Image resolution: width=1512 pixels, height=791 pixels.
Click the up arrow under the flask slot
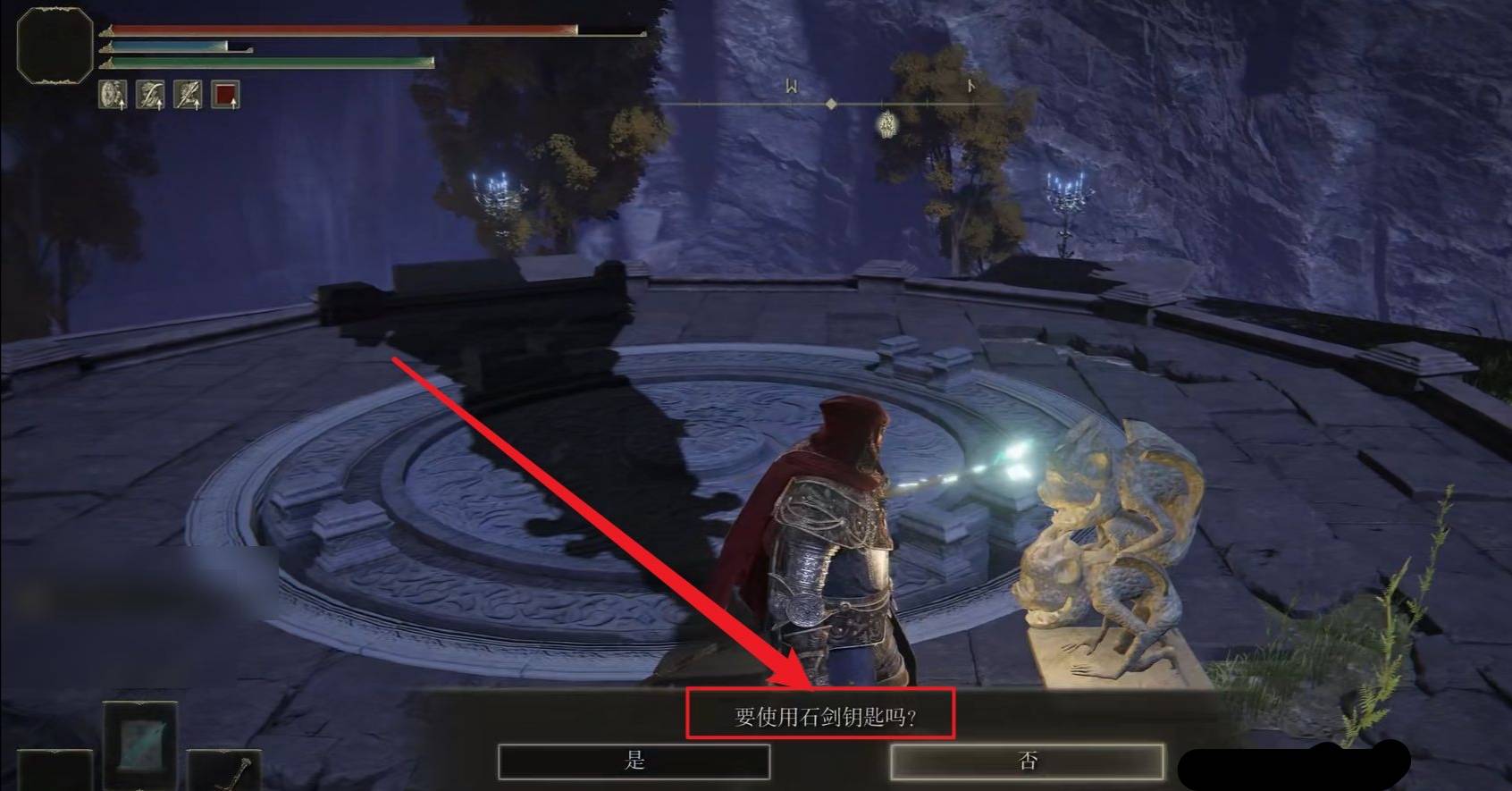point(233,104)
